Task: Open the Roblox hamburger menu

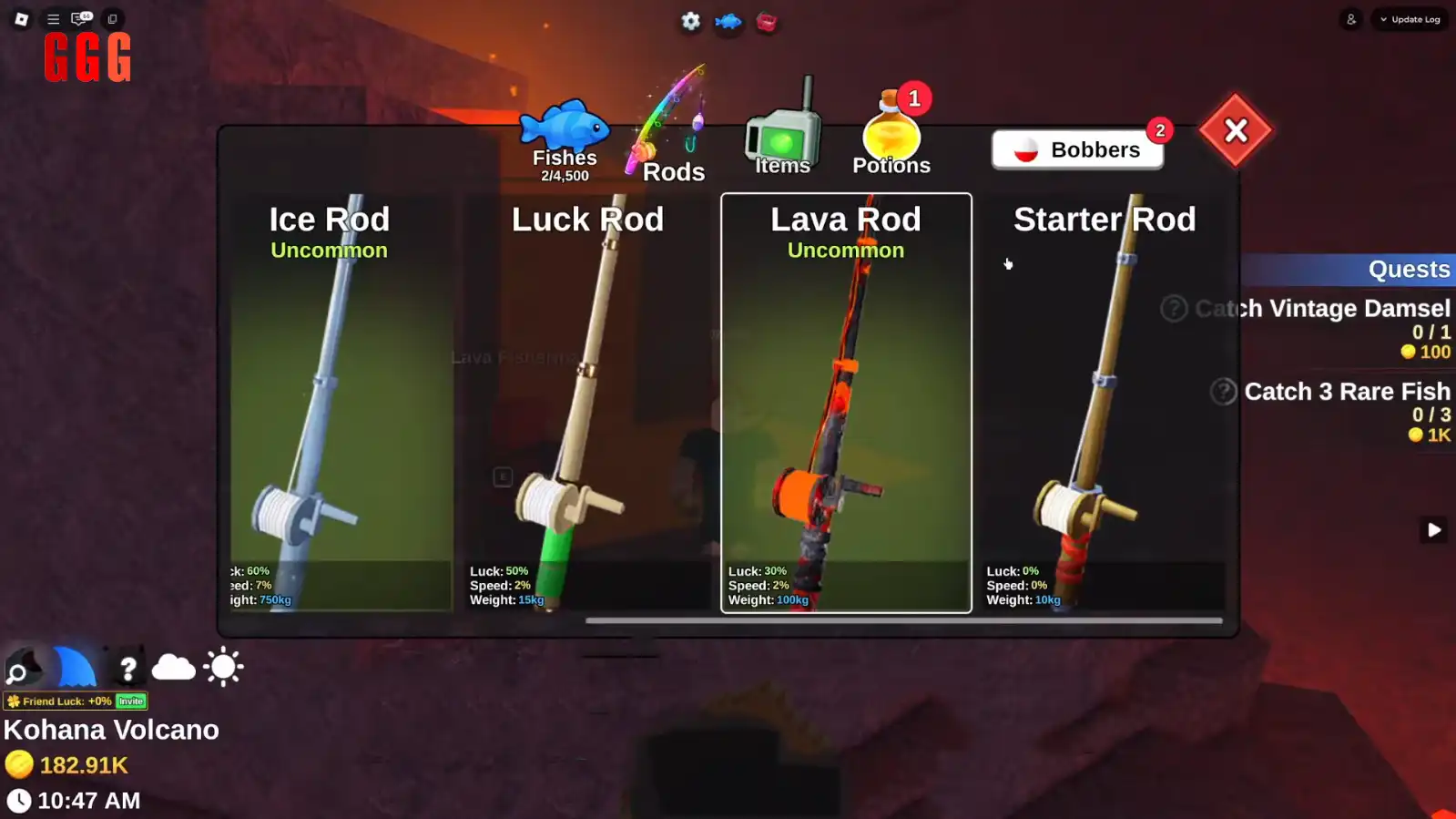Action: [x=53, y=18]
